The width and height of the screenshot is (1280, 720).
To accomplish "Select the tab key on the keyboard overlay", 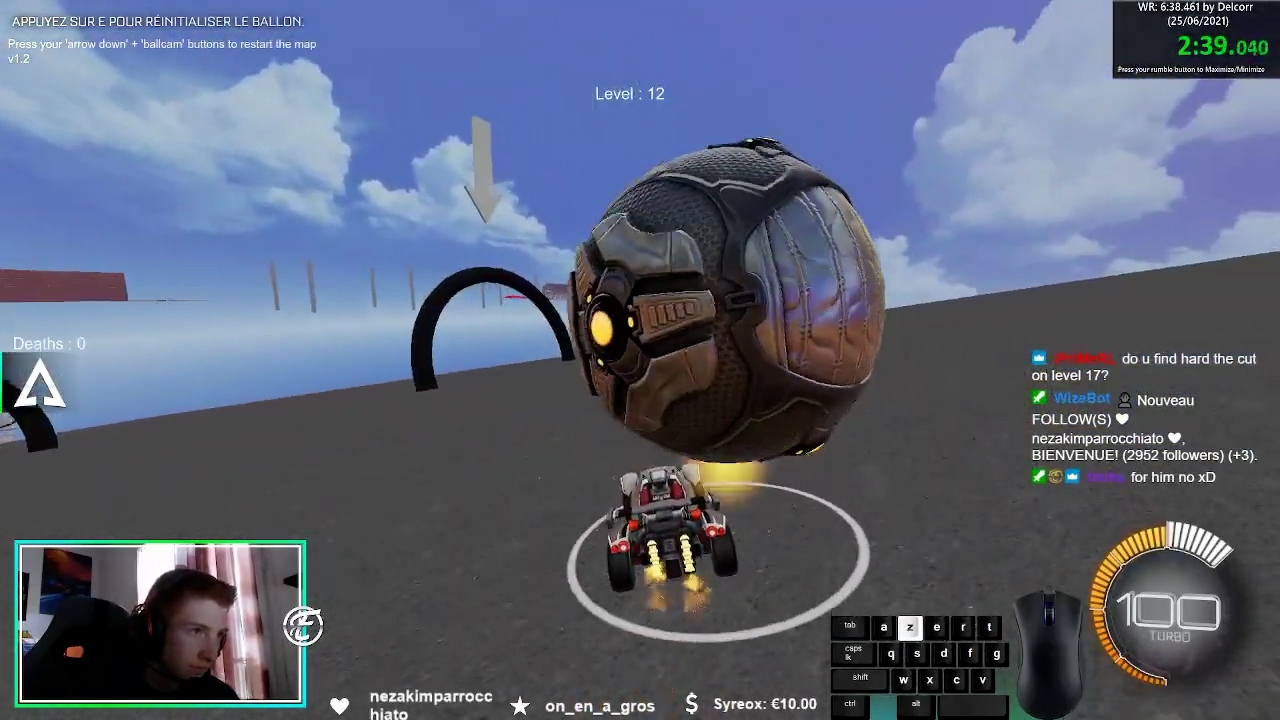I will click(x=849, y=626).
